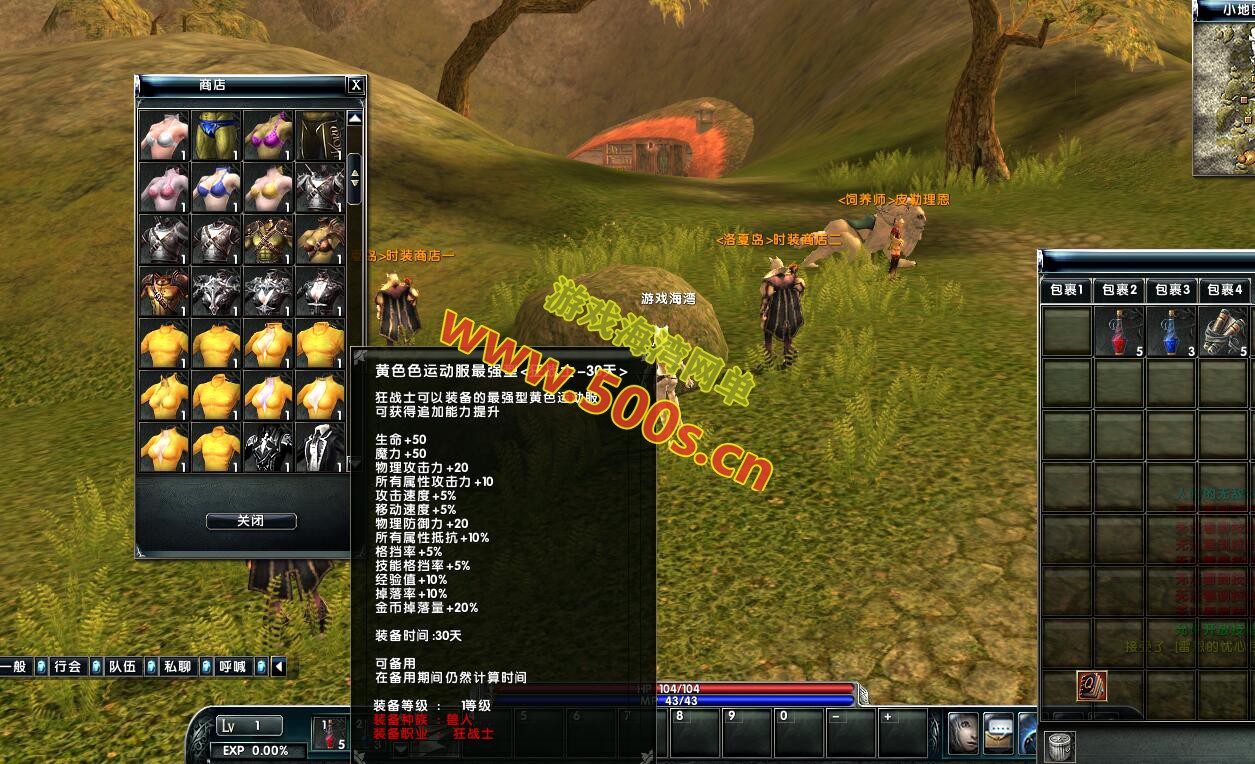Switch to the 包裹3 bag tab
The height and width of the screenshot is (764, 1255).
click(x=1172, y=290)
